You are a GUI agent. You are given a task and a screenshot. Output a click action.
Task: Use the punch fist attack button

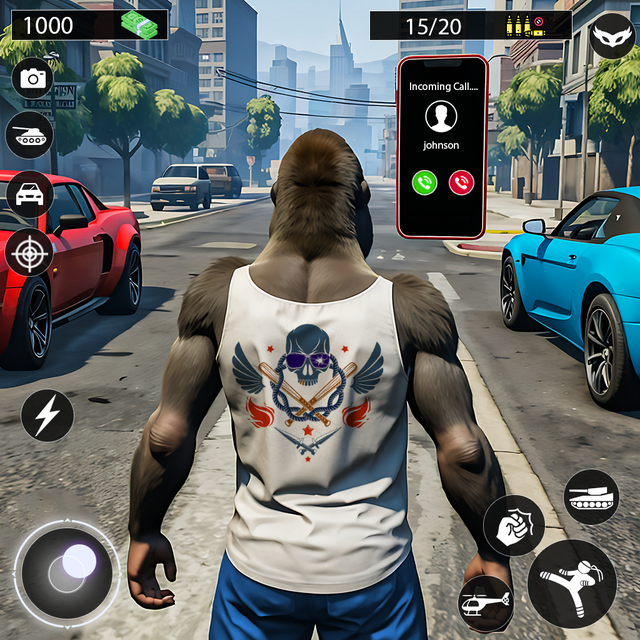coord(514,525)
